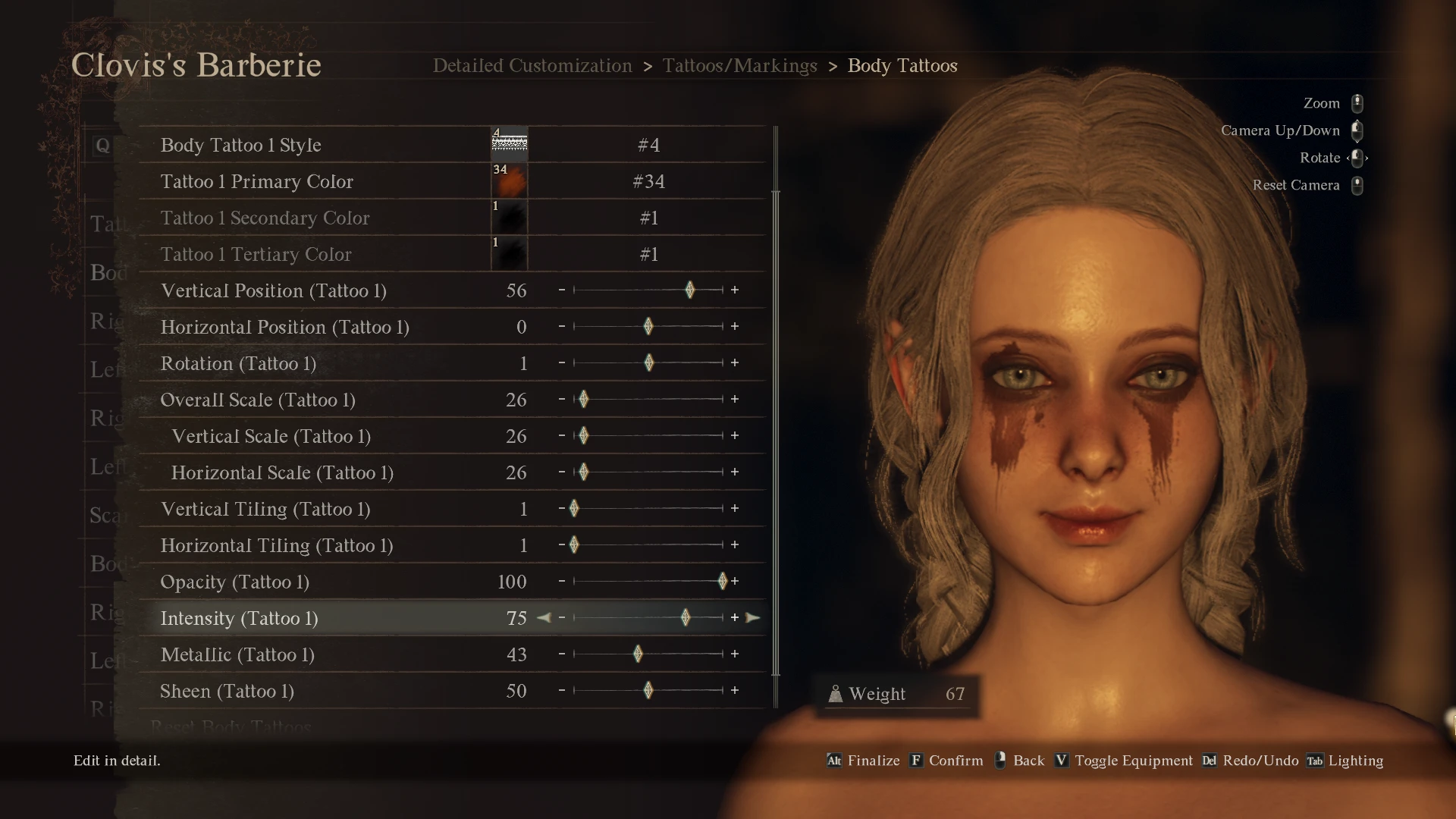Change the Sheen (Tattoo 1) slider
Screen dimensions: 1456x819
[x=648, y=691]
